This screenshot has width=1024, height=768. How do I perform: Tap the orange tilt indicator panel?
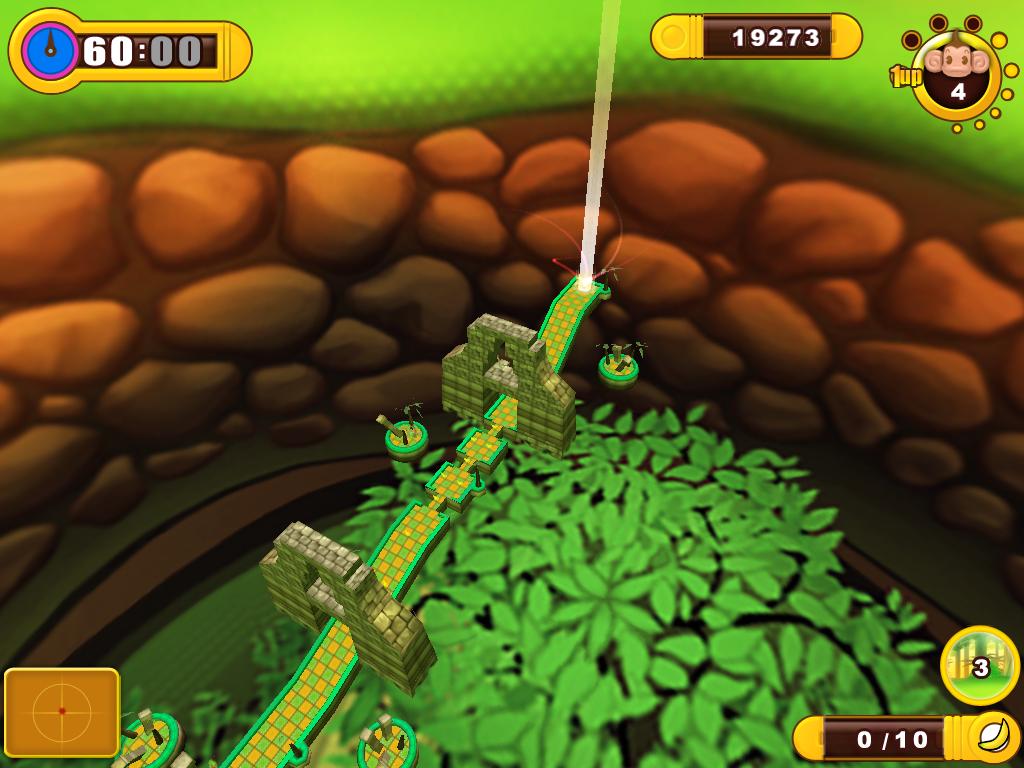pos(62,711)
